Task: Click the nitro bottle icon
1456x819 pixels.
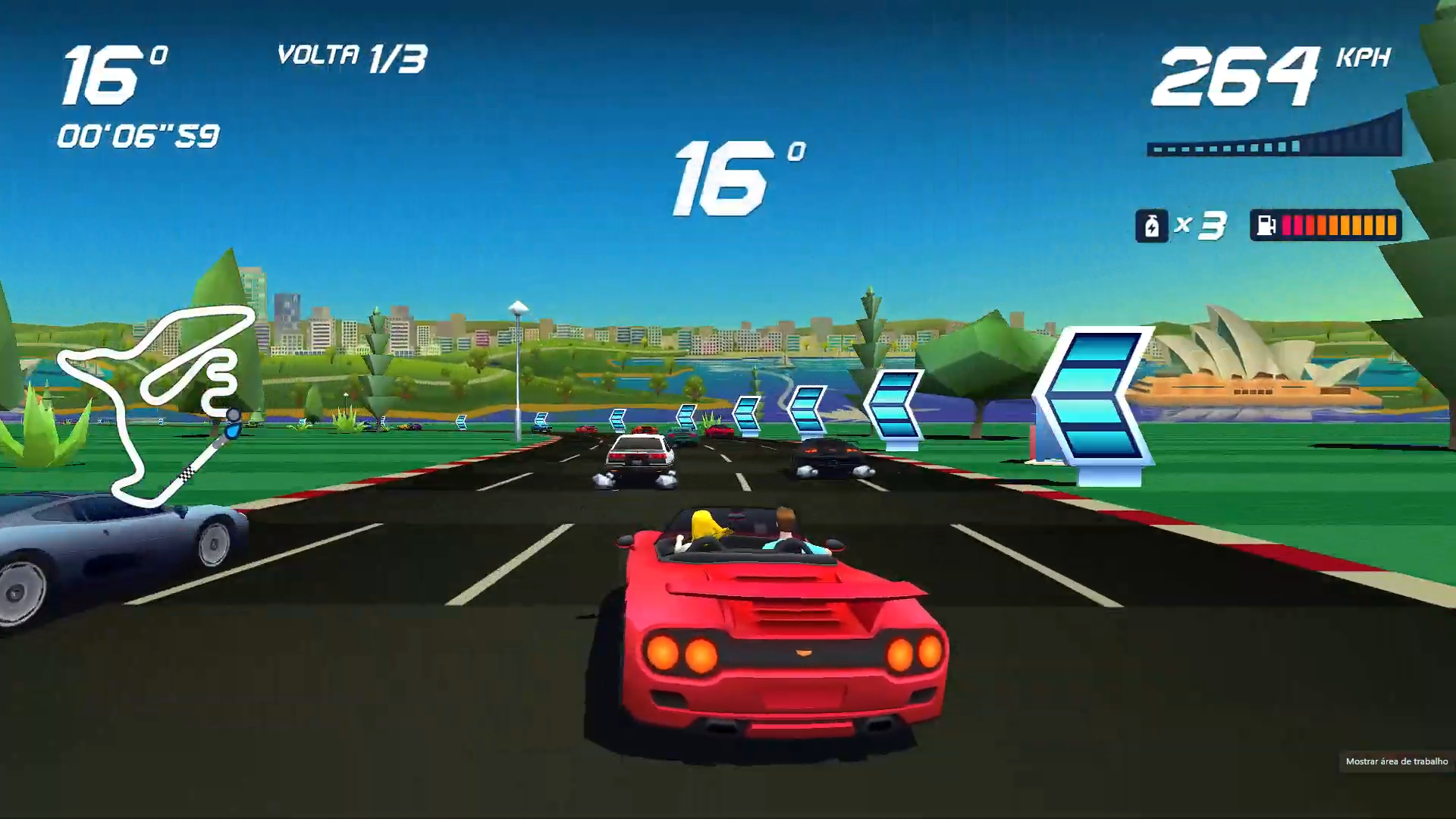Action: point(1151,225)
